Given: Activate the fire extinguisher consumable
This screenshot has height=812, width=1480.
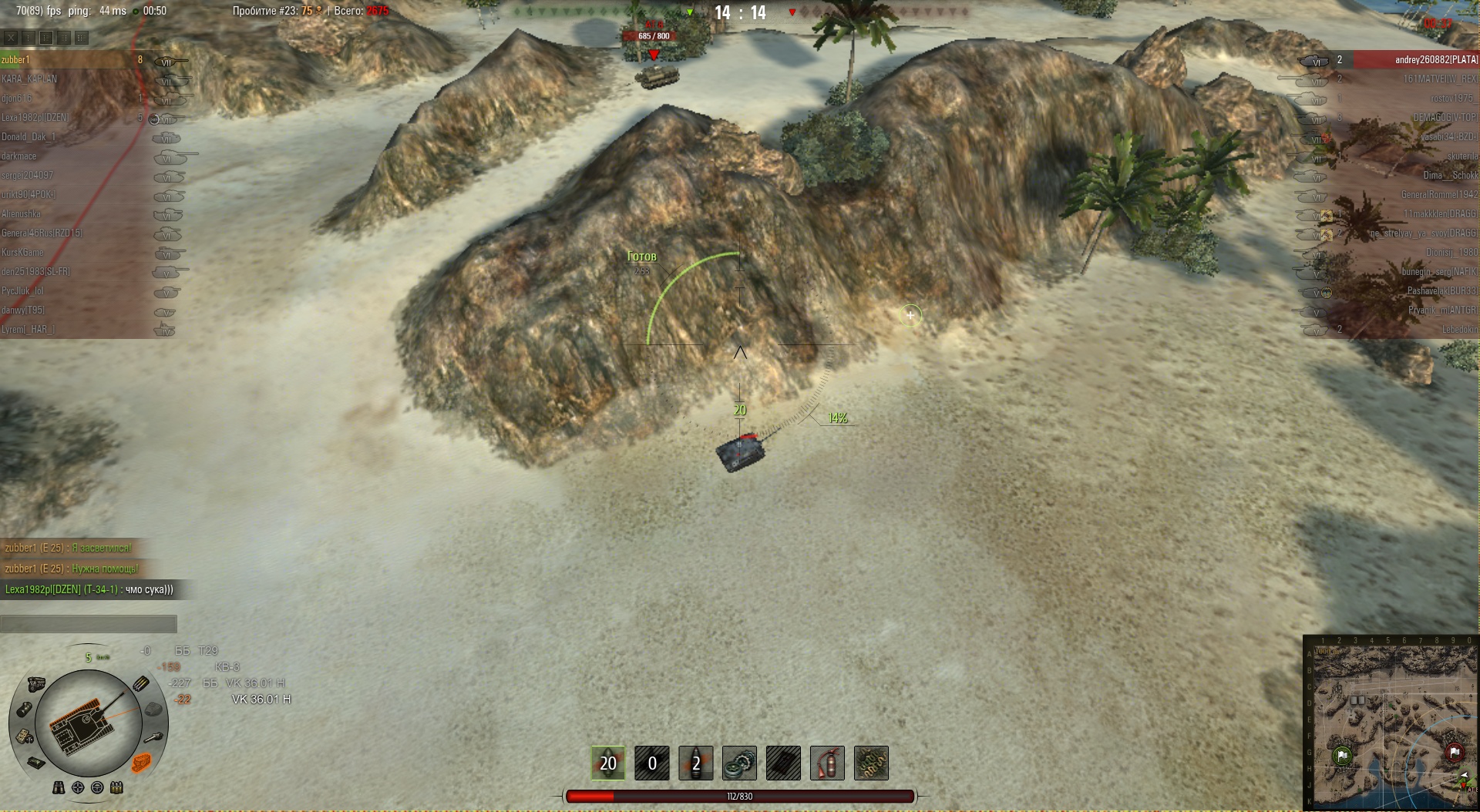Looking at the screenshot, I should click(827, 763).
